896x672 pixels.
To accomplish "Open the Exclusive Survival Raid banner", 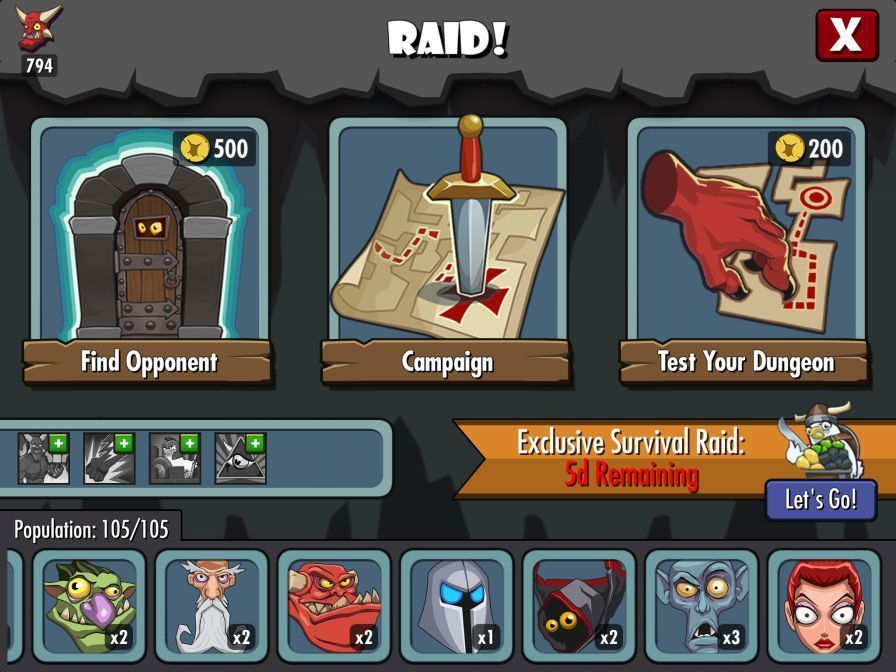I will [630, 458].
